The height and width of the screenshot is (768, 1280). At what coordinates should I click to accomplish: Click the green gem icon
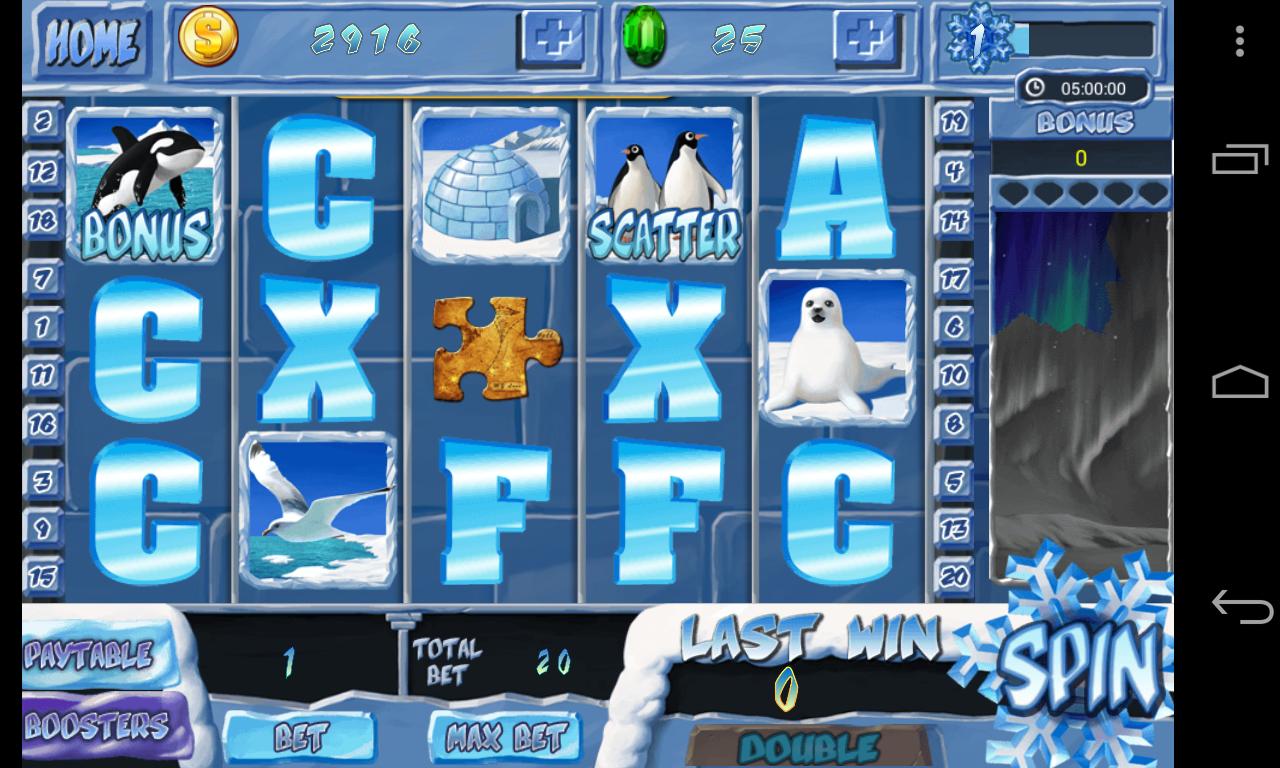[647, 40]
